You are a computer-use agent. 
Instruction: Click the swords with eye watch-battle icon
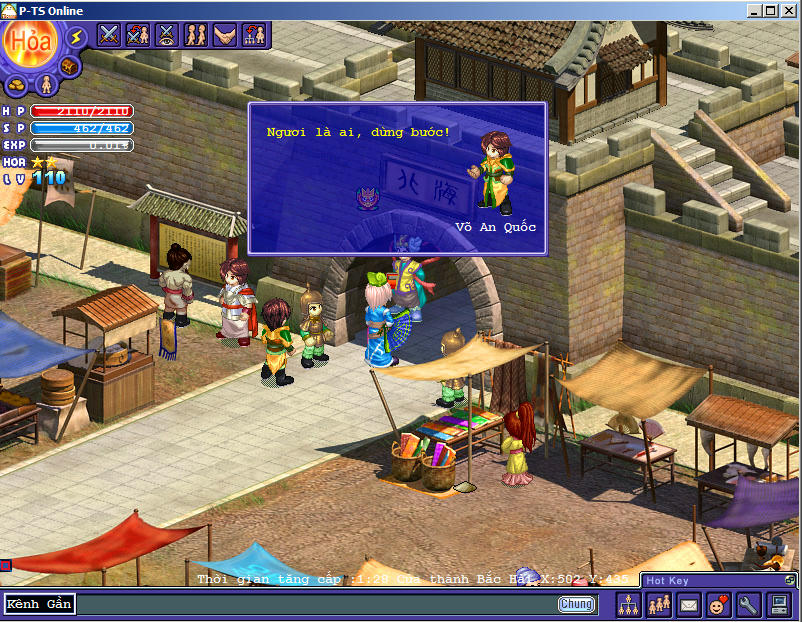tap(167, 35)
